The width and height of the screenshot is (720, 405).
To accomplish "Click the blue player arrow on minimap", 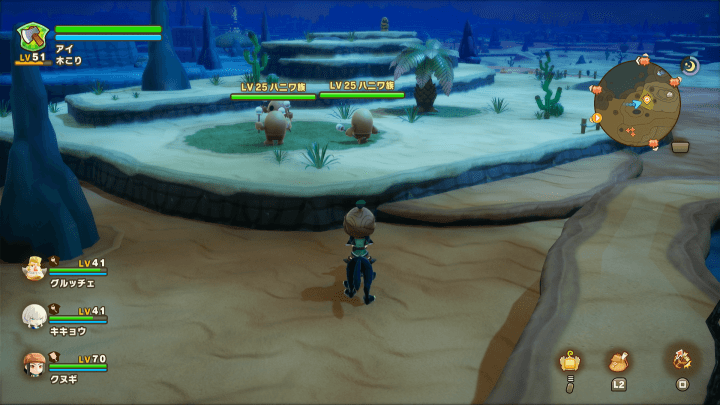I will pos(637,102).
